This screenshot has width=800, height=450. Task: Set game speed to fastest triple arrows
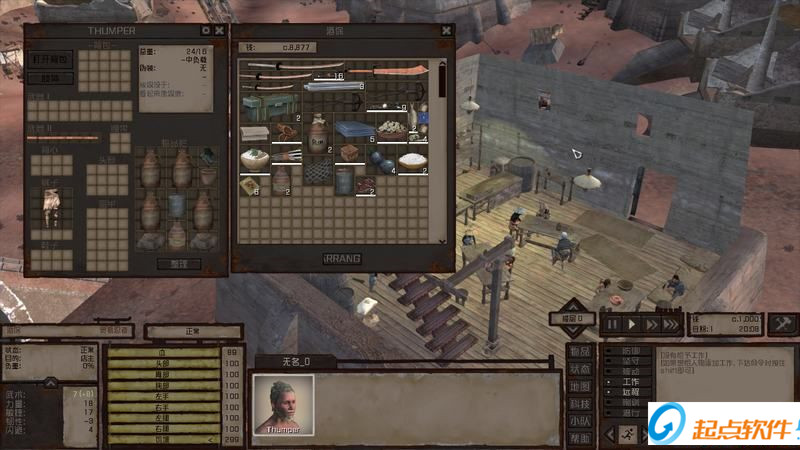(x=671, y=324)
